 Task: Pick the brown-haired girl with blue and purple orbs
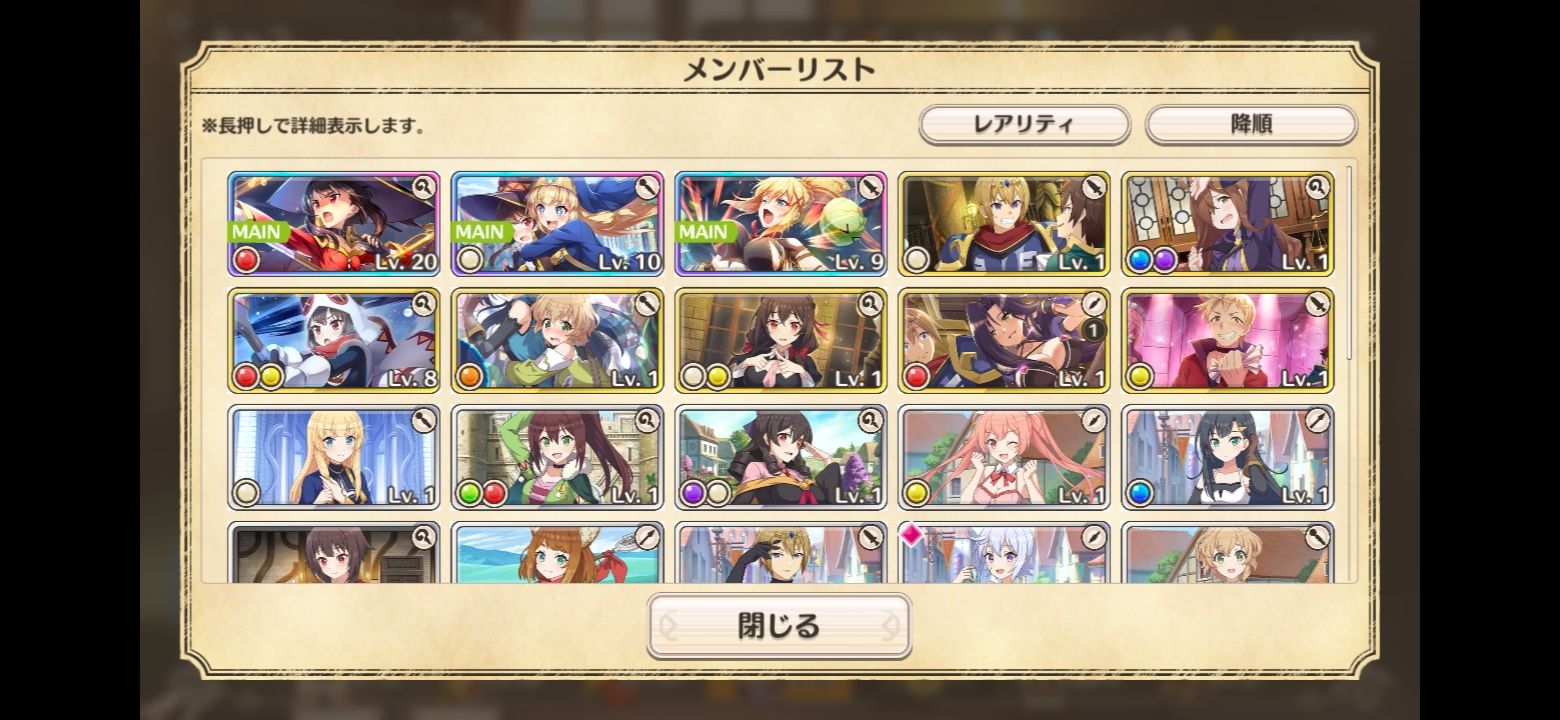[x=1228, y=223]
